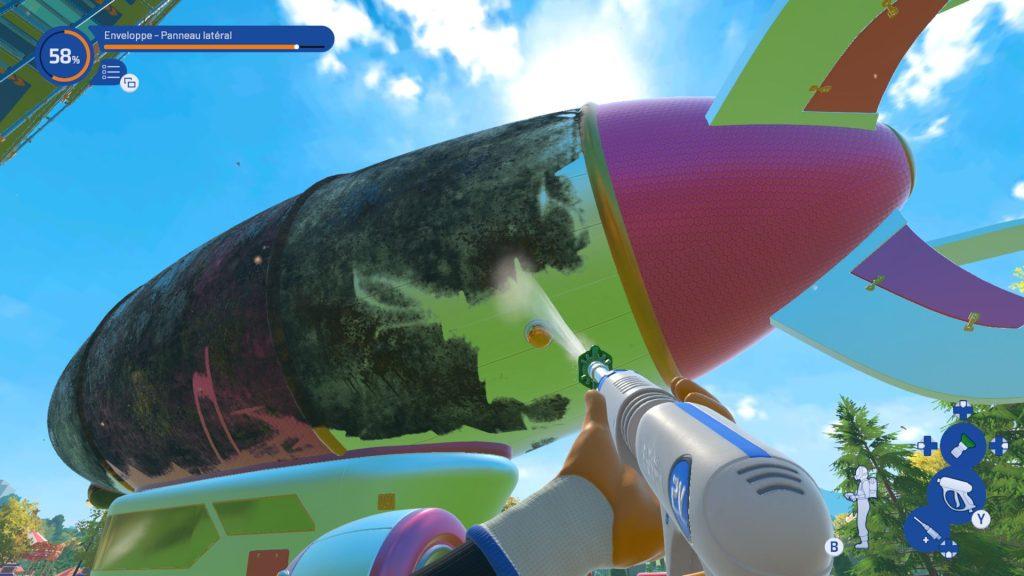The height and width of the screenshot is (576, 1024).
Task: Select the Enveloppe – Panneau latéral objective tracker
Action: click(214, 40)
